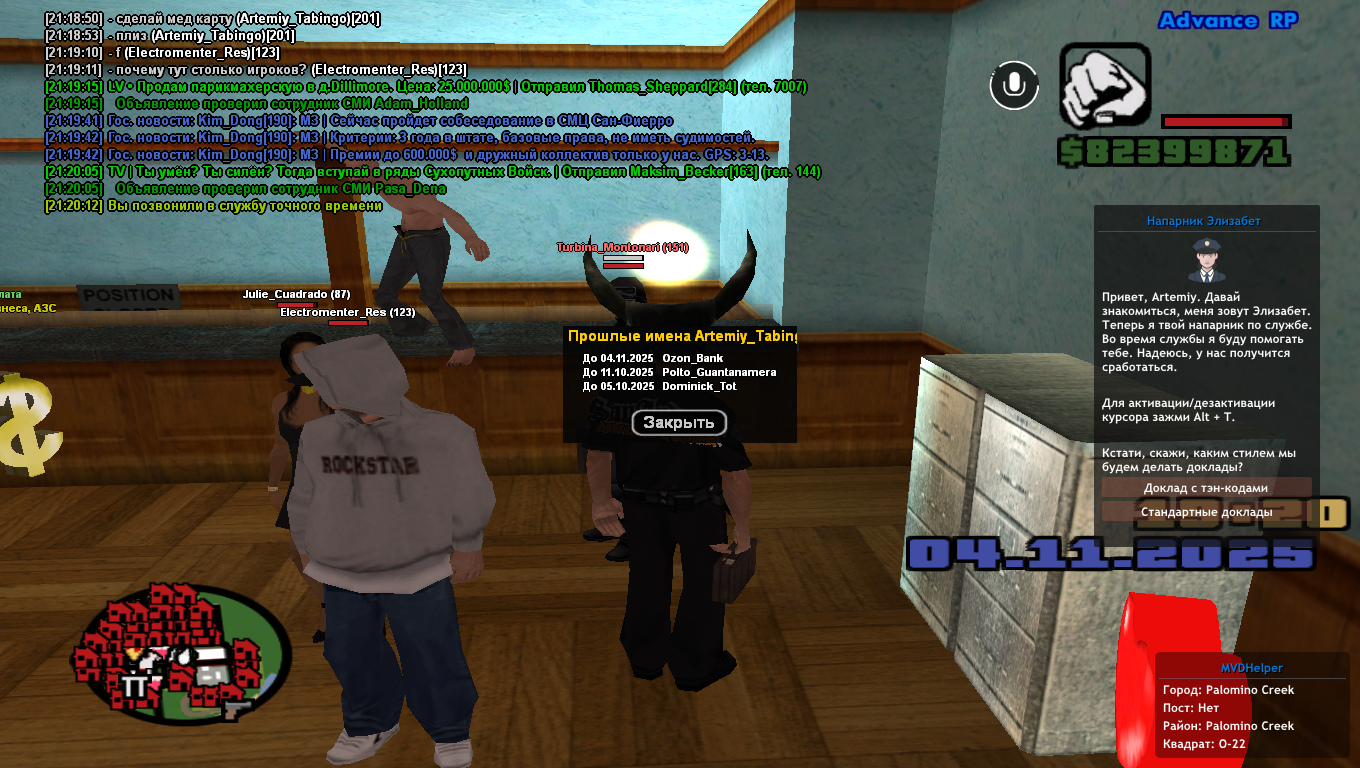This screenshot has height=768, width=1360.
Task: Click the Advance RP server logo
Action: pos(1226,20)
